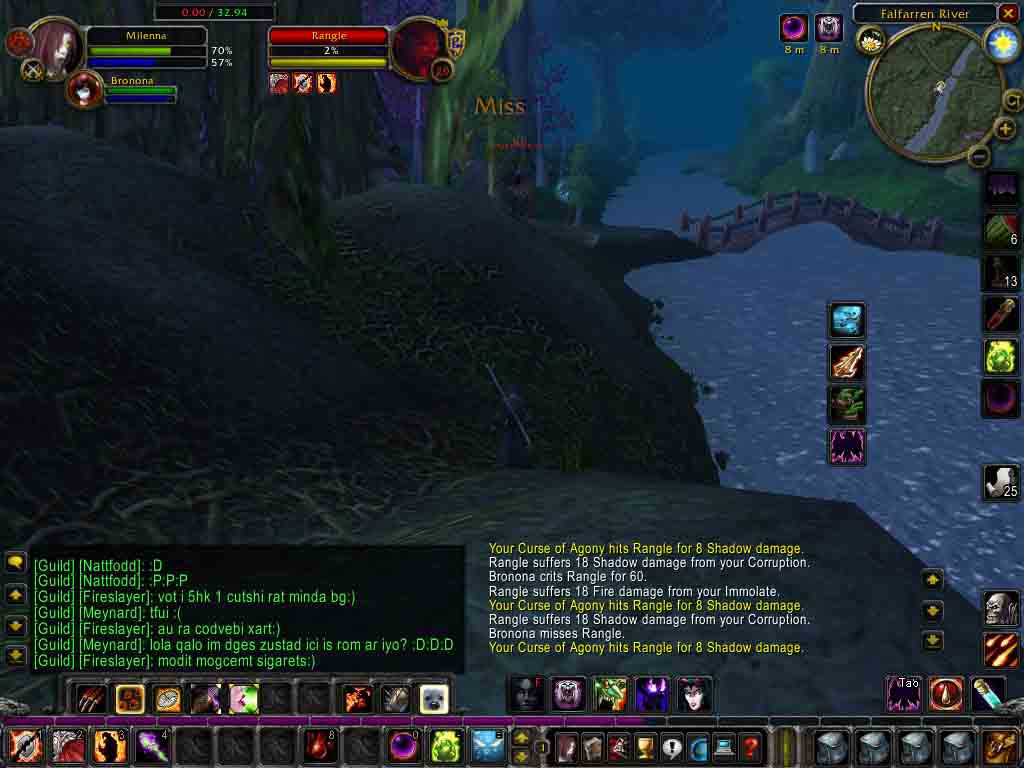Activate the claw attack pet ability
The image size is (1024, 768).
89,698
